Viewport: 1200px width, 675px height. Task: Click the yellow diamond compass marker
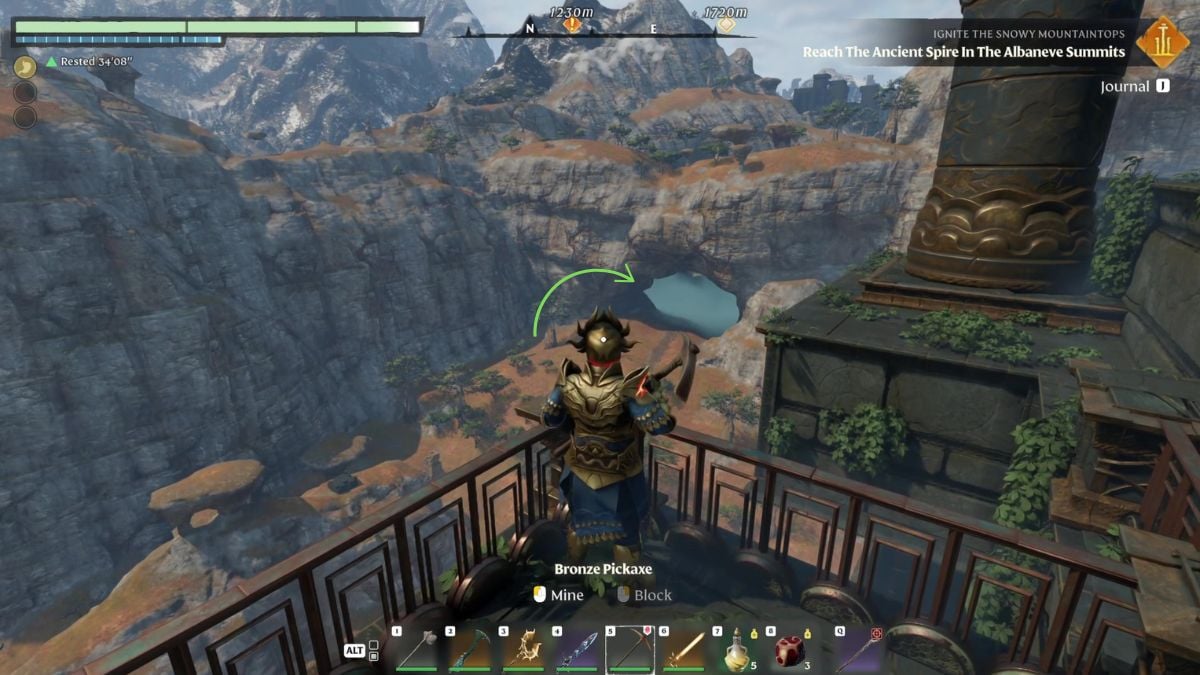click(x=726, y=24)
